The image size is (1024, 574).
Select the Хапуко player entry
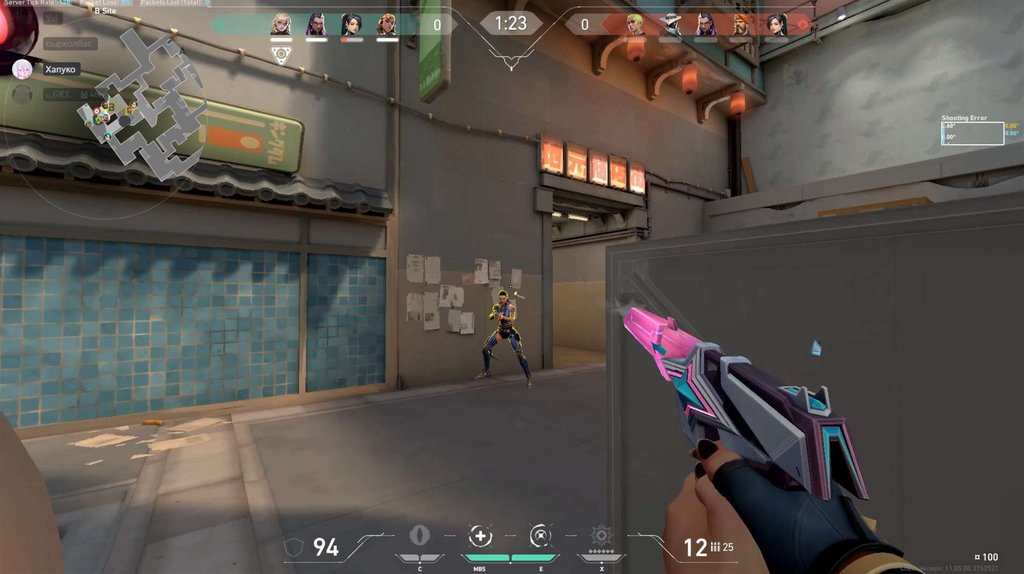(60, 70)
